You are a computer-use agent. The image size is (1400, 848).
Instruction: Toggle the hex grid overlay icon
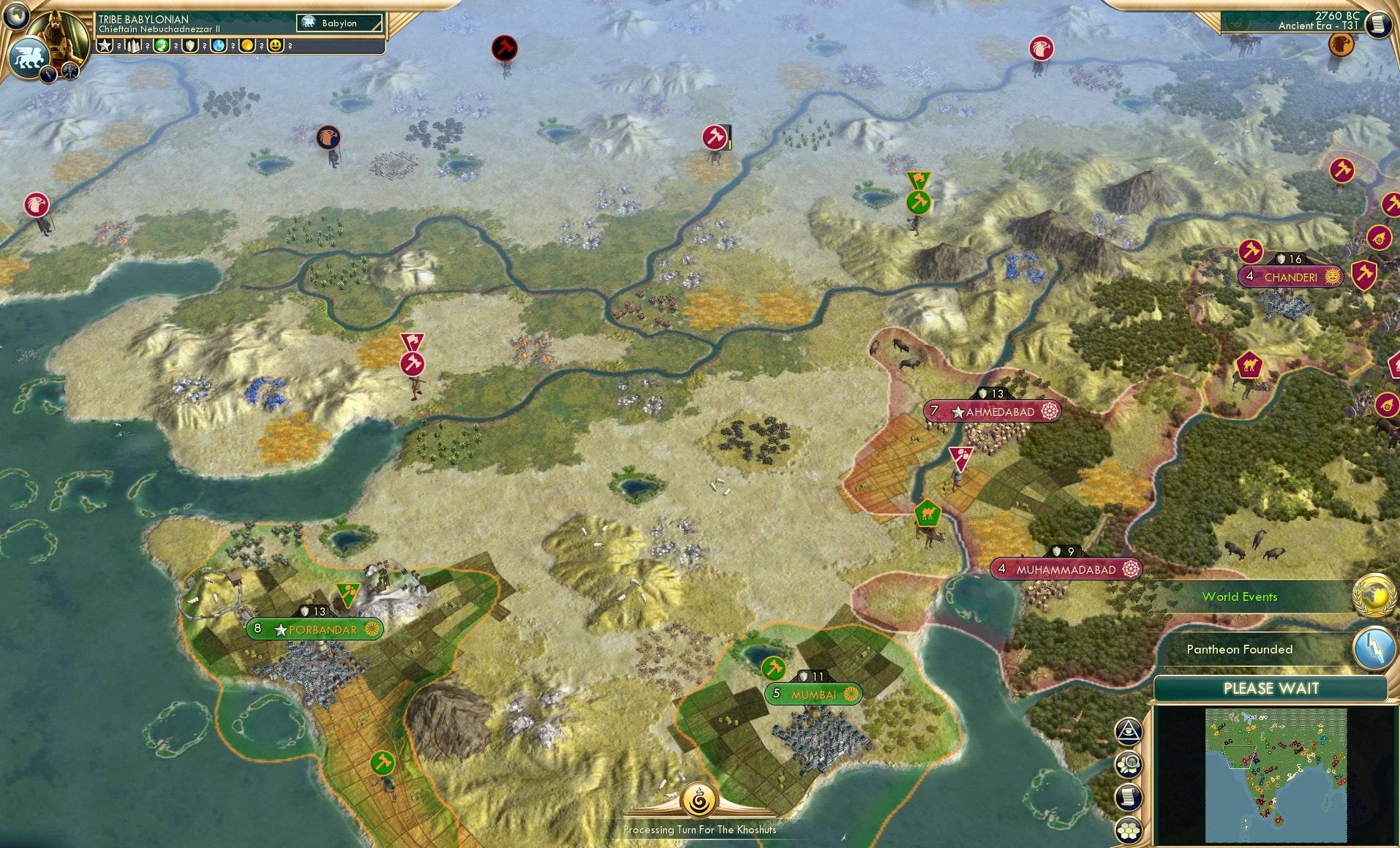tap(1128, 828)
